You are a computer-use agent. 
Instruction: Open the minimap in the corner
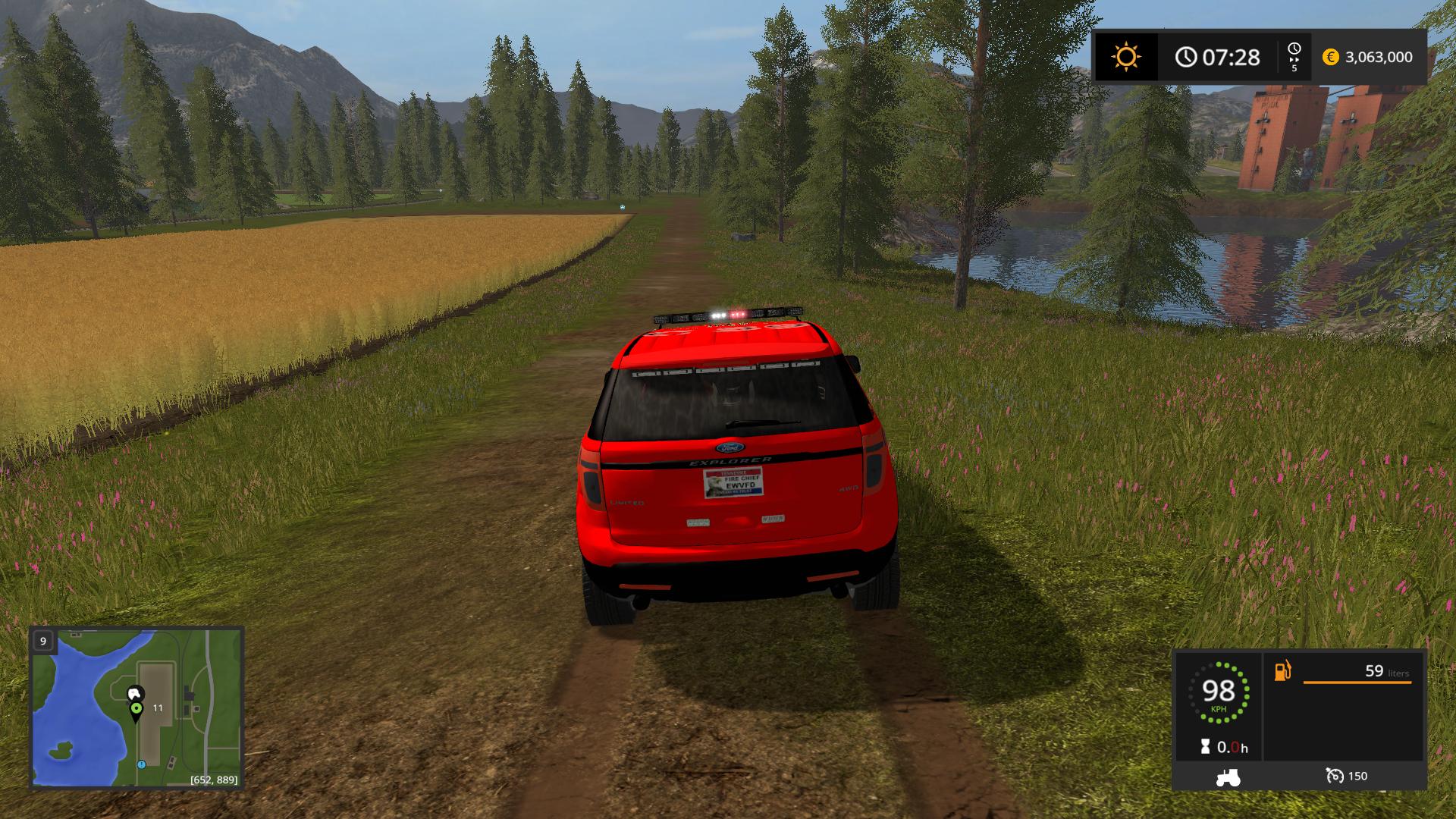(x=136, y=707)
